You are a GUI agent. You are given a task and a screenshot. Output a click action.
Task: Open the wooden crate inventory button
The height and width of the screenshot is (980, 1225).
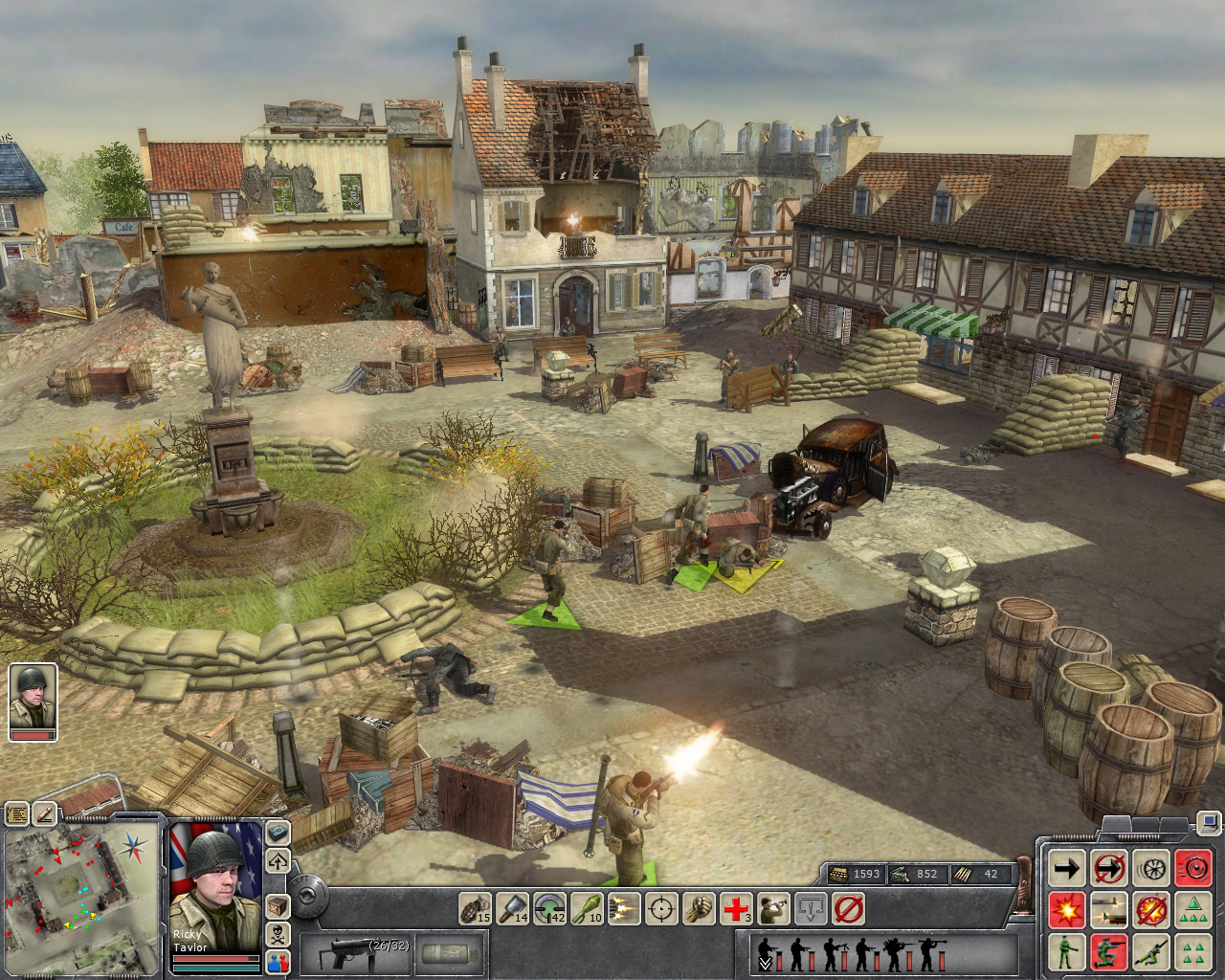coord(277,905)
